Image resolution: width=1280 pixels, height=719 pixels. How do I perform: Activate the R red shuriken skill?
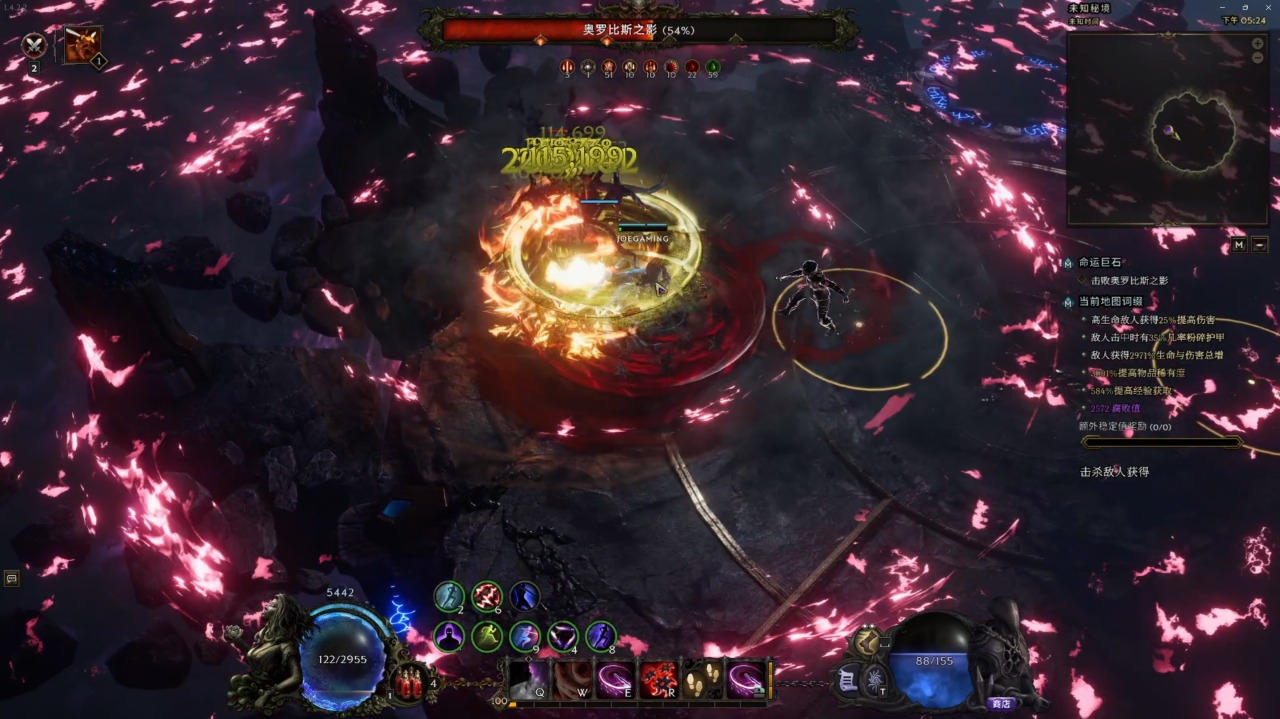point(659,680)
